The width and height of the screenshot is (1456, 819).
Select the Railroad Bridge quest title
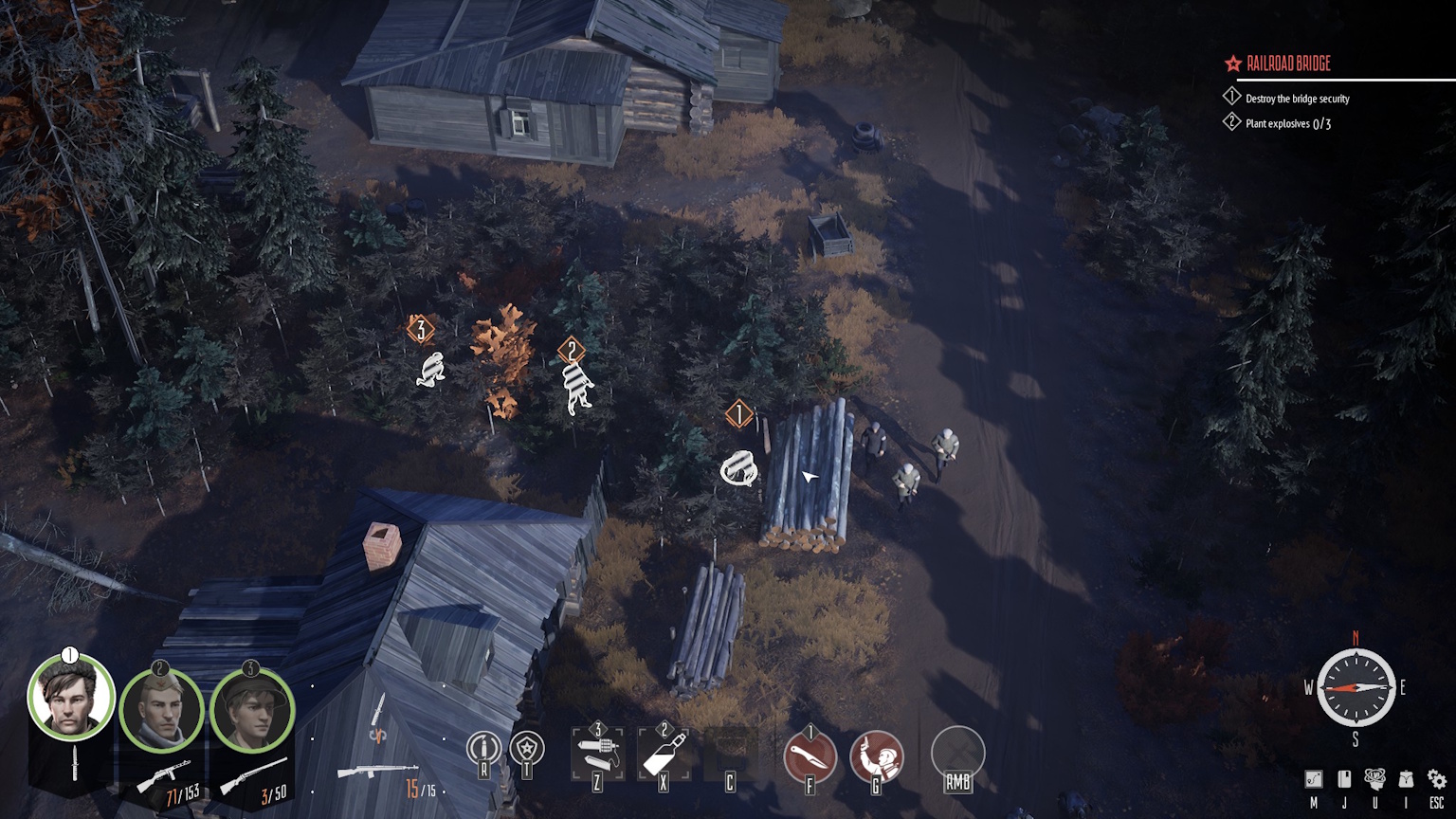click(x=1288, y=64)
